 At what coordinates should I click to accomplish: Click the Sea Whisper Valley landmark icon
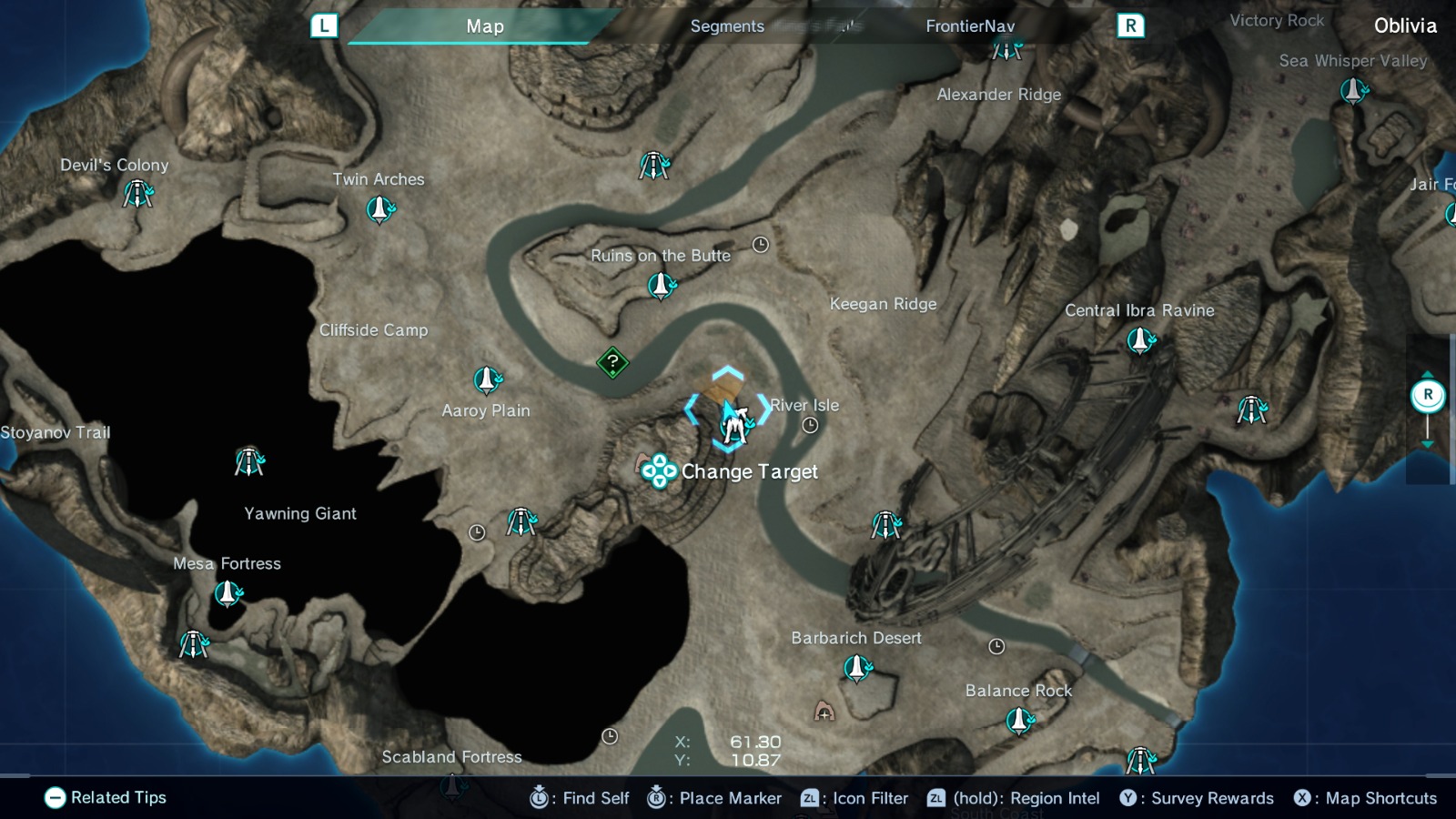coord(1353,92)
